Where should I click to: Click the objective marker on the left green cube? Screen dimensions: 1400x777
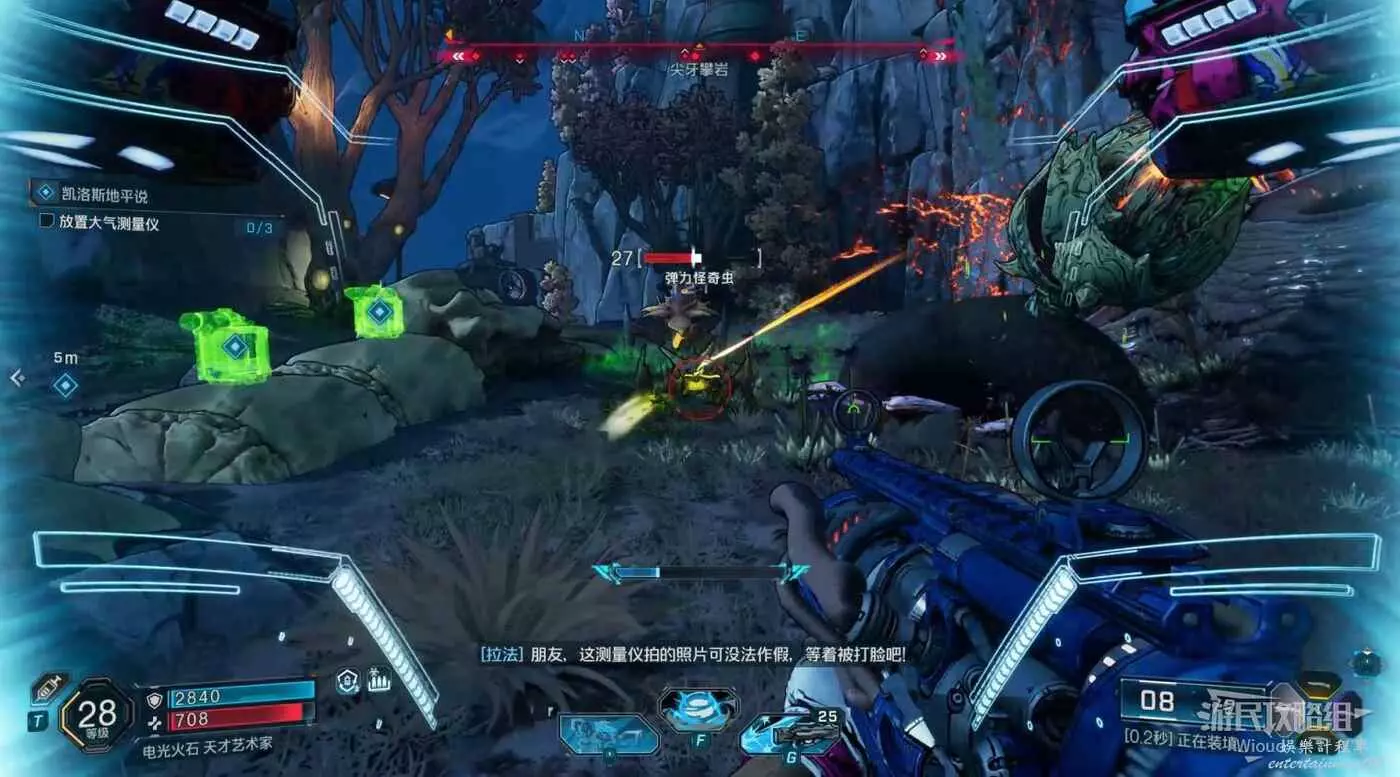tap(234, 347)
